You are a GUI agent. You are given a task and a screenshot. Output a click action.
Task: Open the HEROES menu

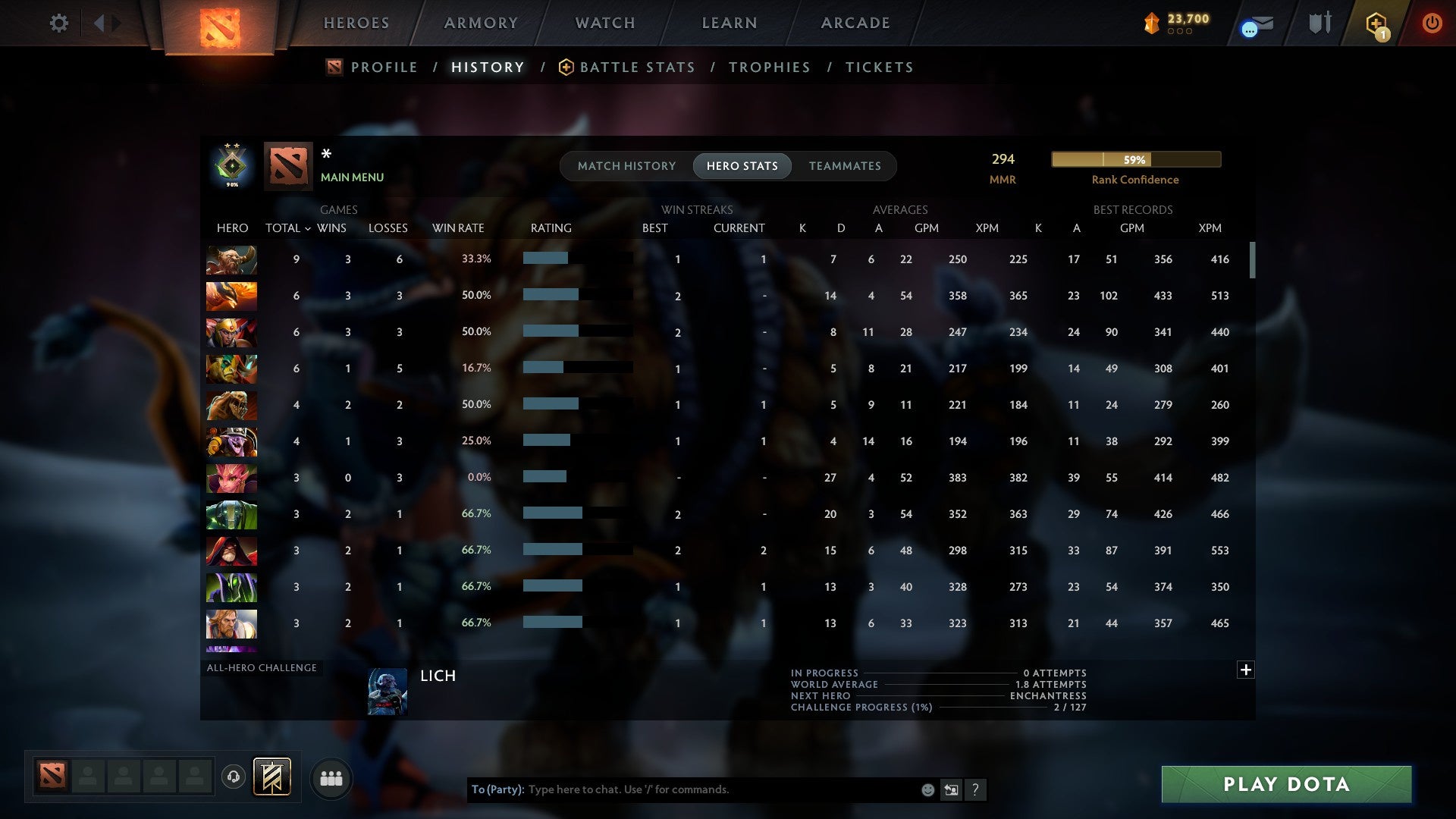point(356,23)
